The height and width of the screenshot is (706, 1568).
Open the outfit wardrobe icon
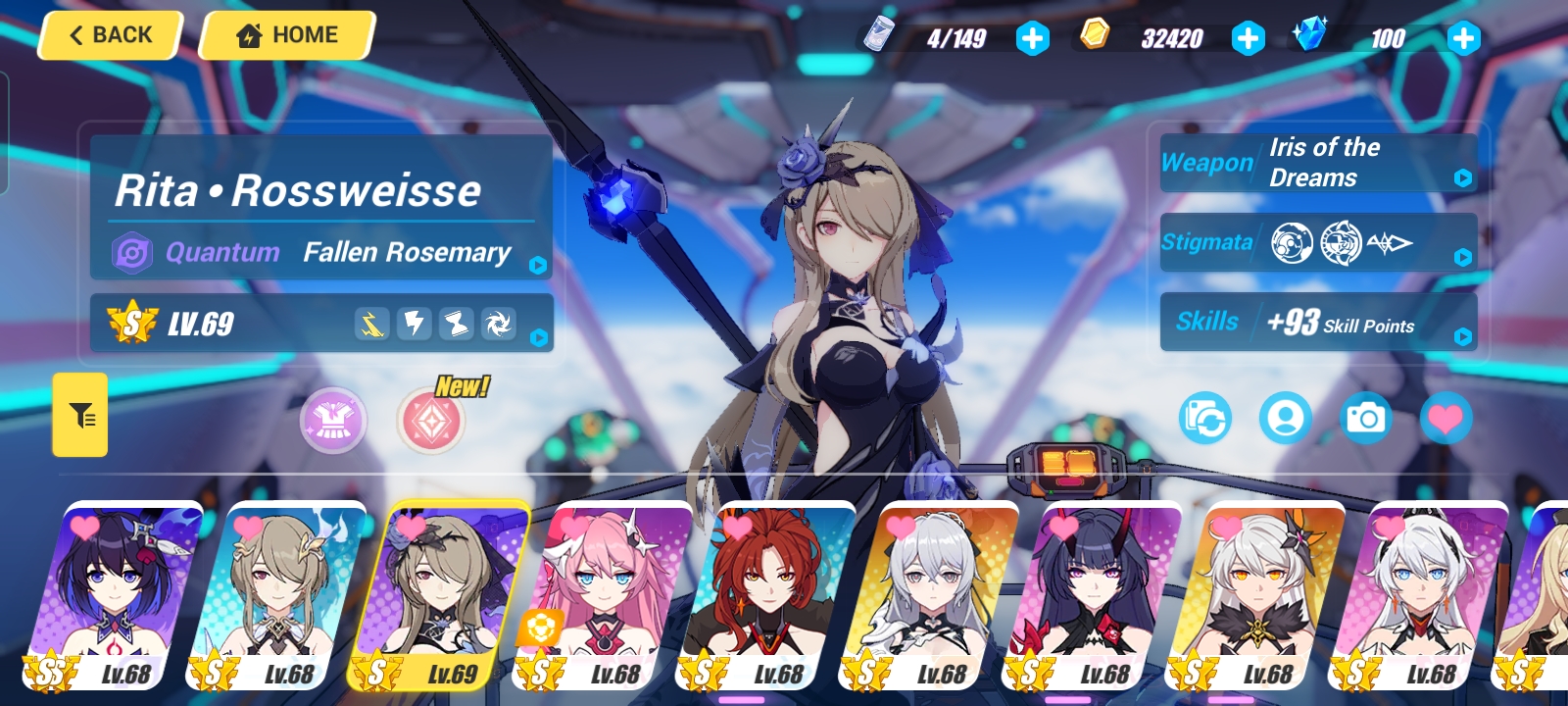click(332, 420)
